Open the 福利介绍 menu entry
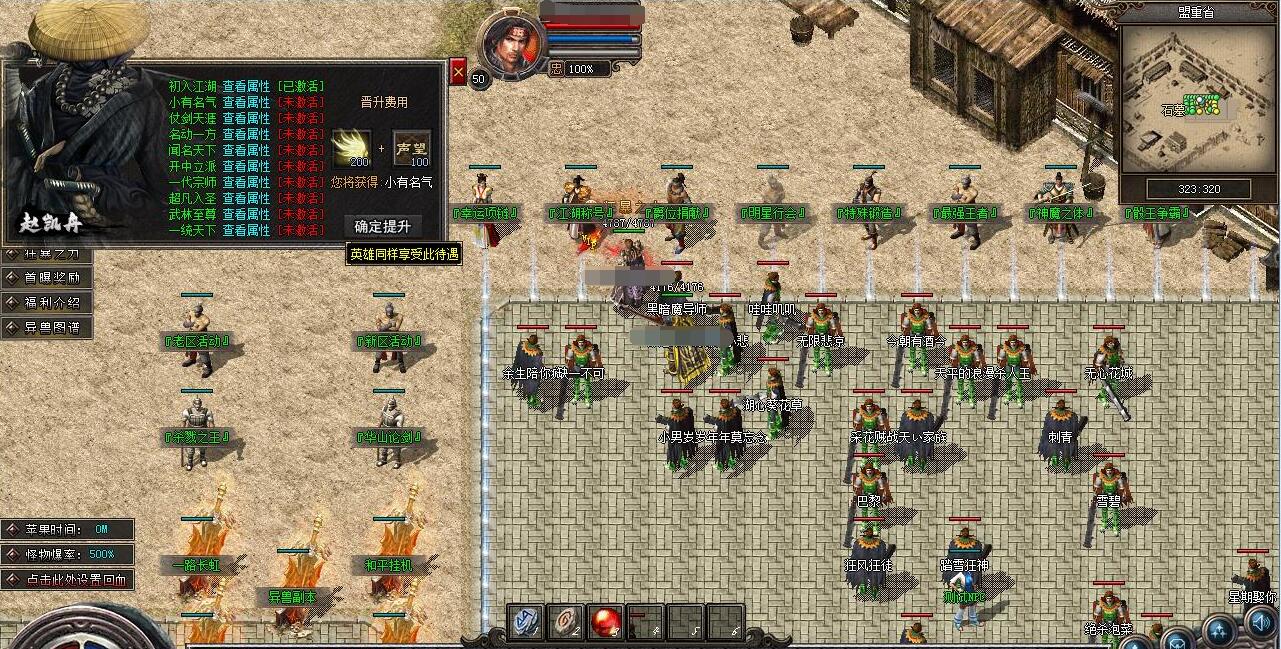Screen dimensions: 1281x649 click(x=50, y=303)
